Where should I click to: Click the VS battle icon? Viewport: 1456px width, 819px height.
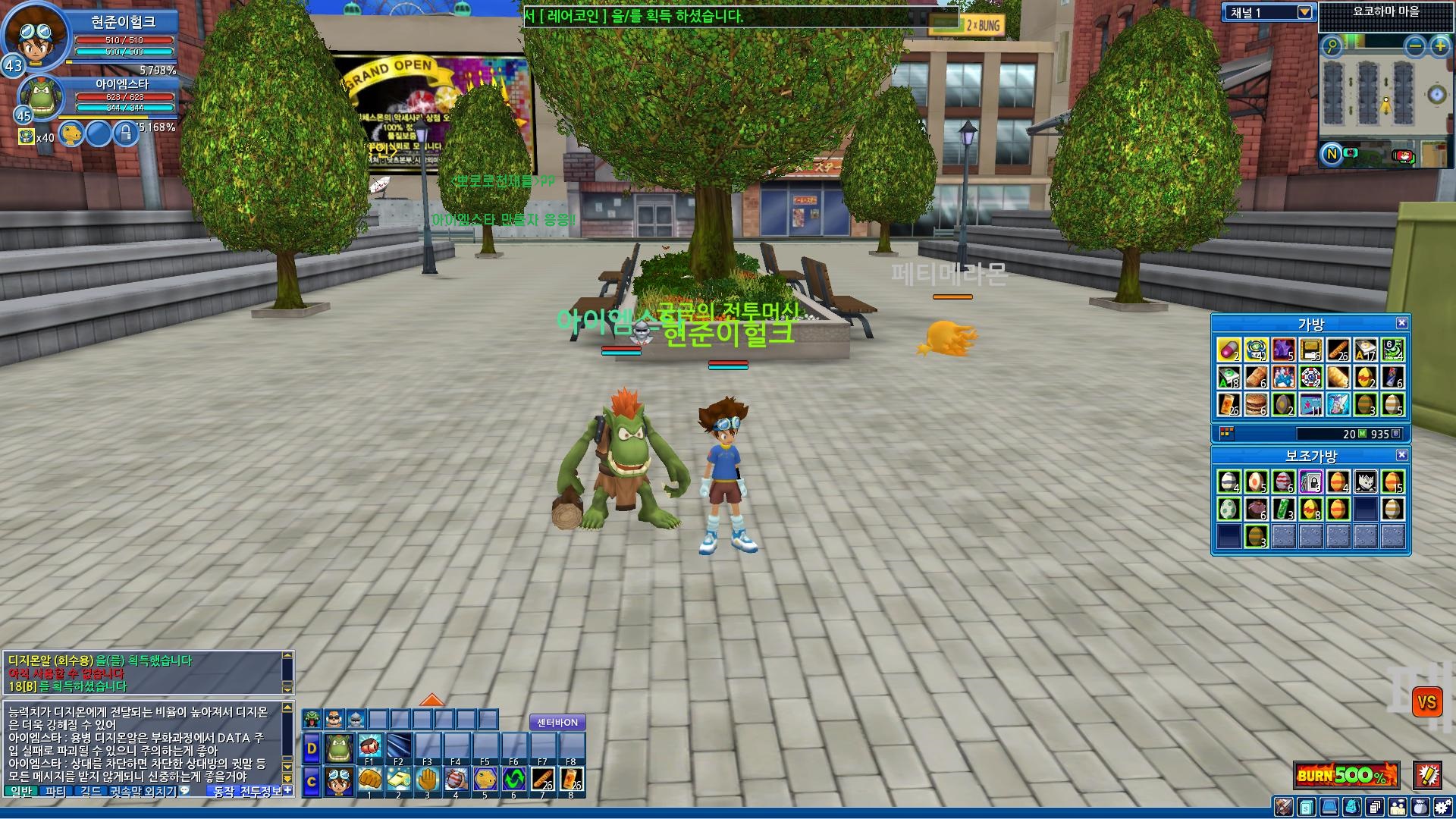click(1426, 702)
